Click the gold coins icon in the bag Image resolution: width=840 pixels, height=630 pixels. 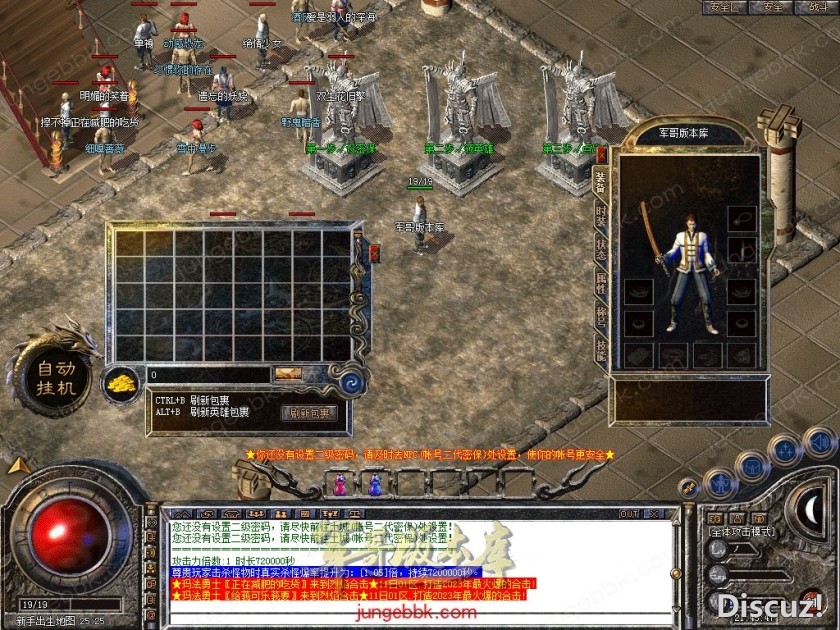click(x=122, y=383)
